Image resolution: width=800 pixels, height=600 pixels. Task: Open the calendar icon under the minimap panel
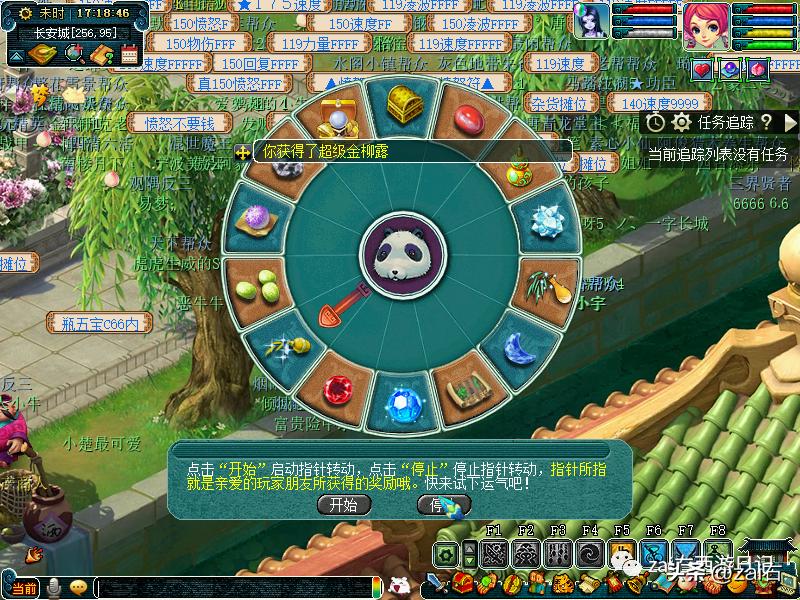pyautogui.click(x=128, y=54)
